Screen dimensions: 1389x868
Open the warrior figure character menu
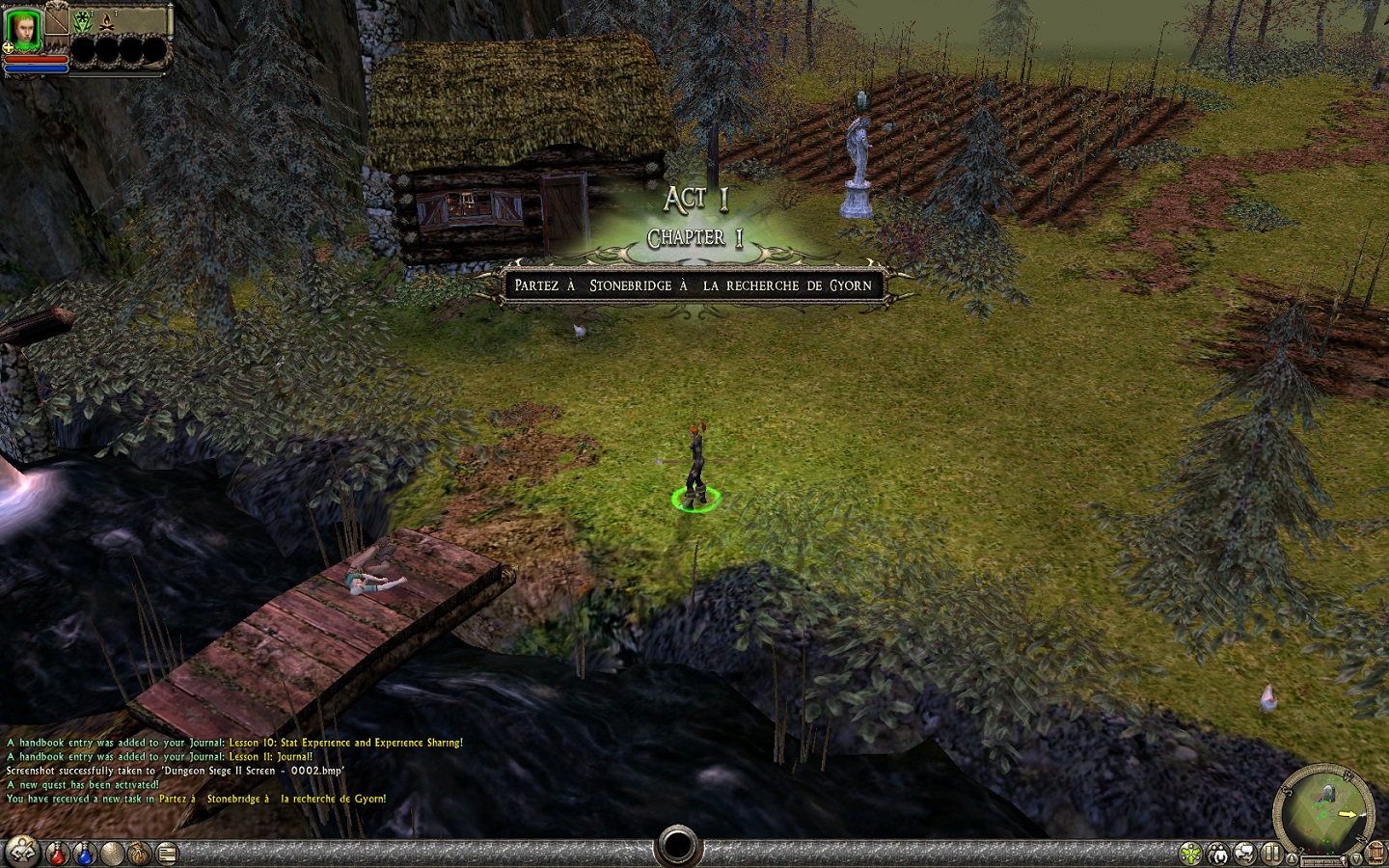[24, 853]
